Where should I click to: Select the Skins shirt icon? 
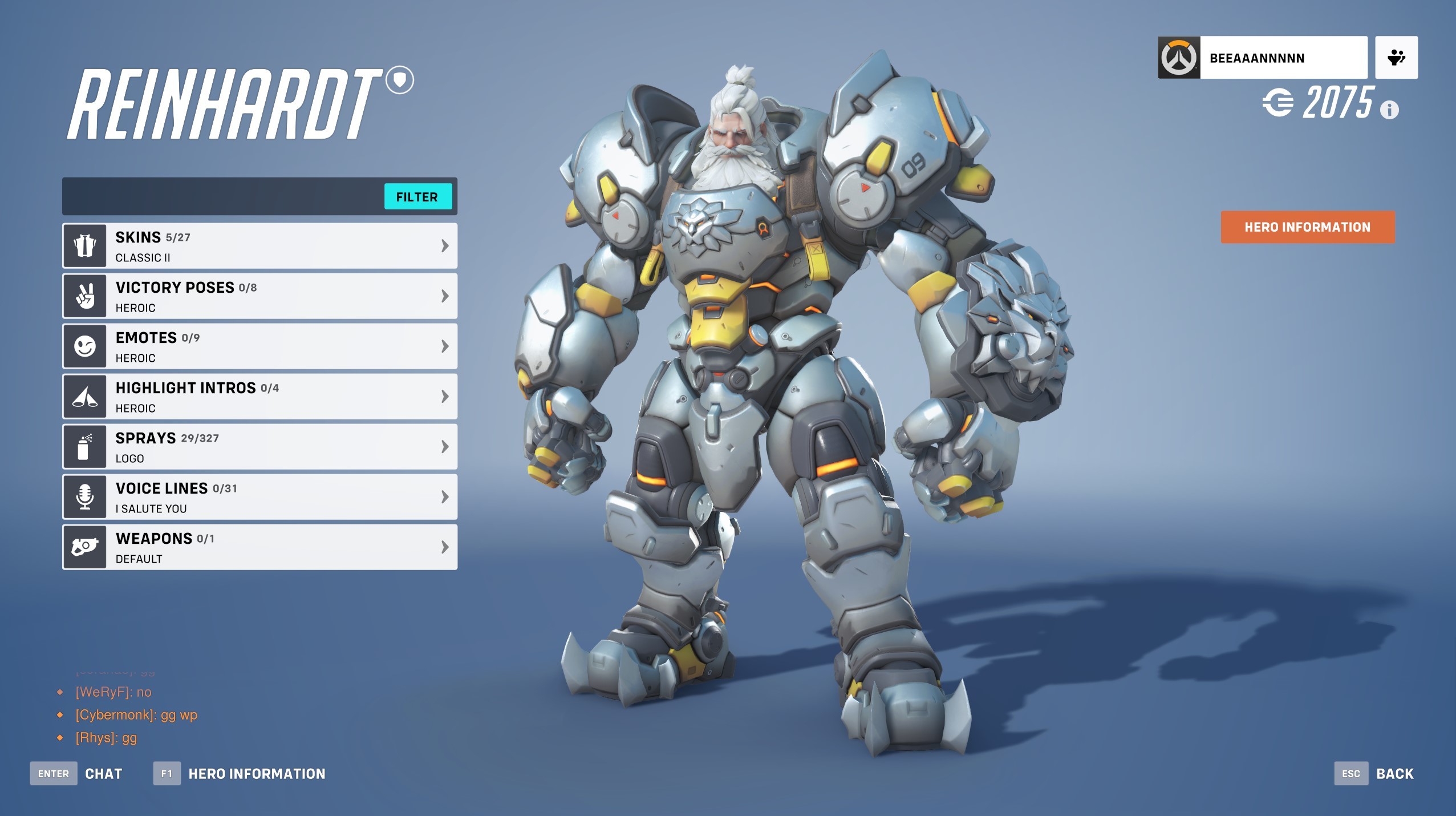click(x=84, y=245)
